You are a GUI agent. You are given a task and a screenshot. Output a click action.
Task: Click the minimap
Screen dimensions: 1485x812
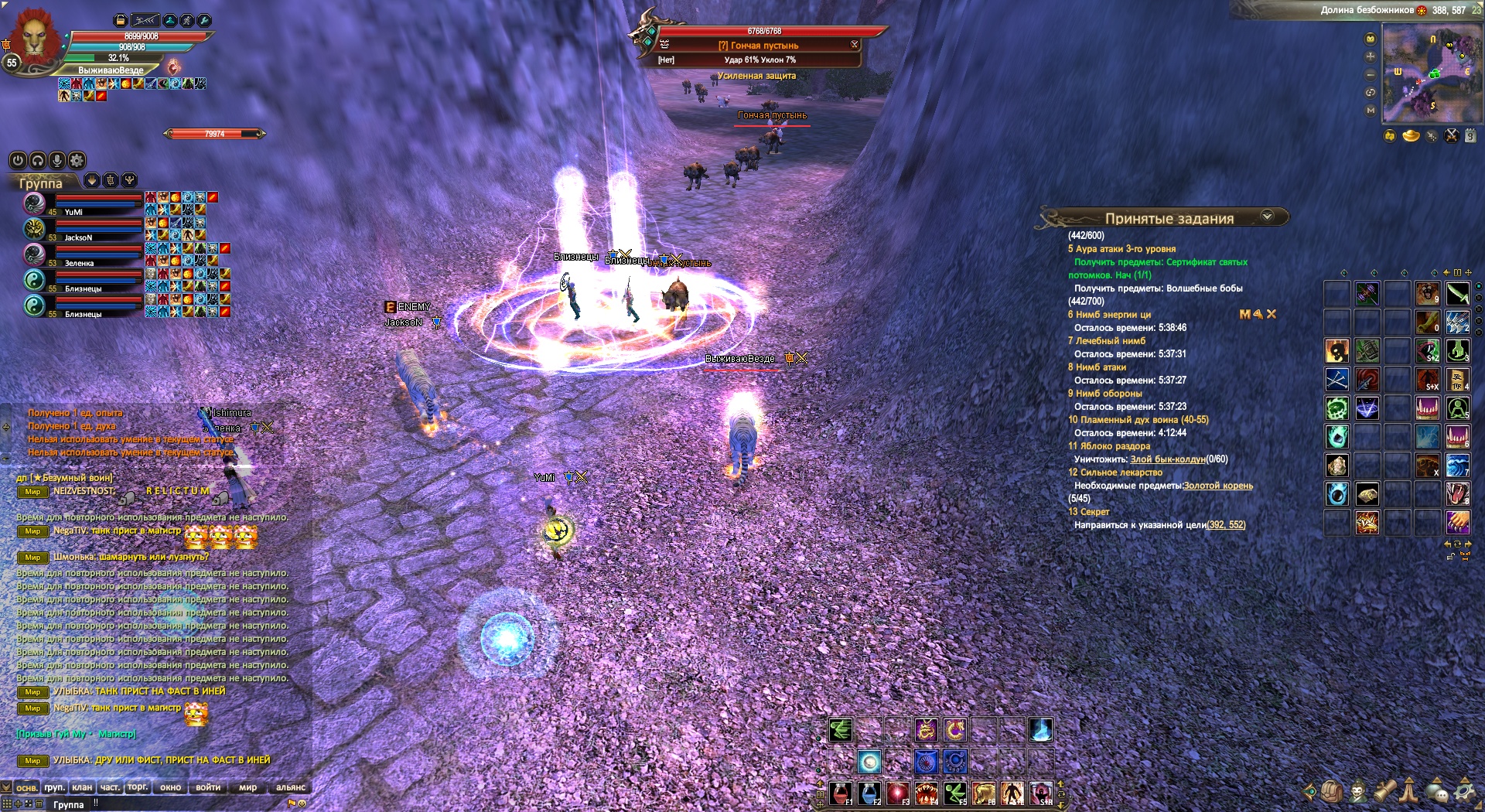click(1431, 73)
